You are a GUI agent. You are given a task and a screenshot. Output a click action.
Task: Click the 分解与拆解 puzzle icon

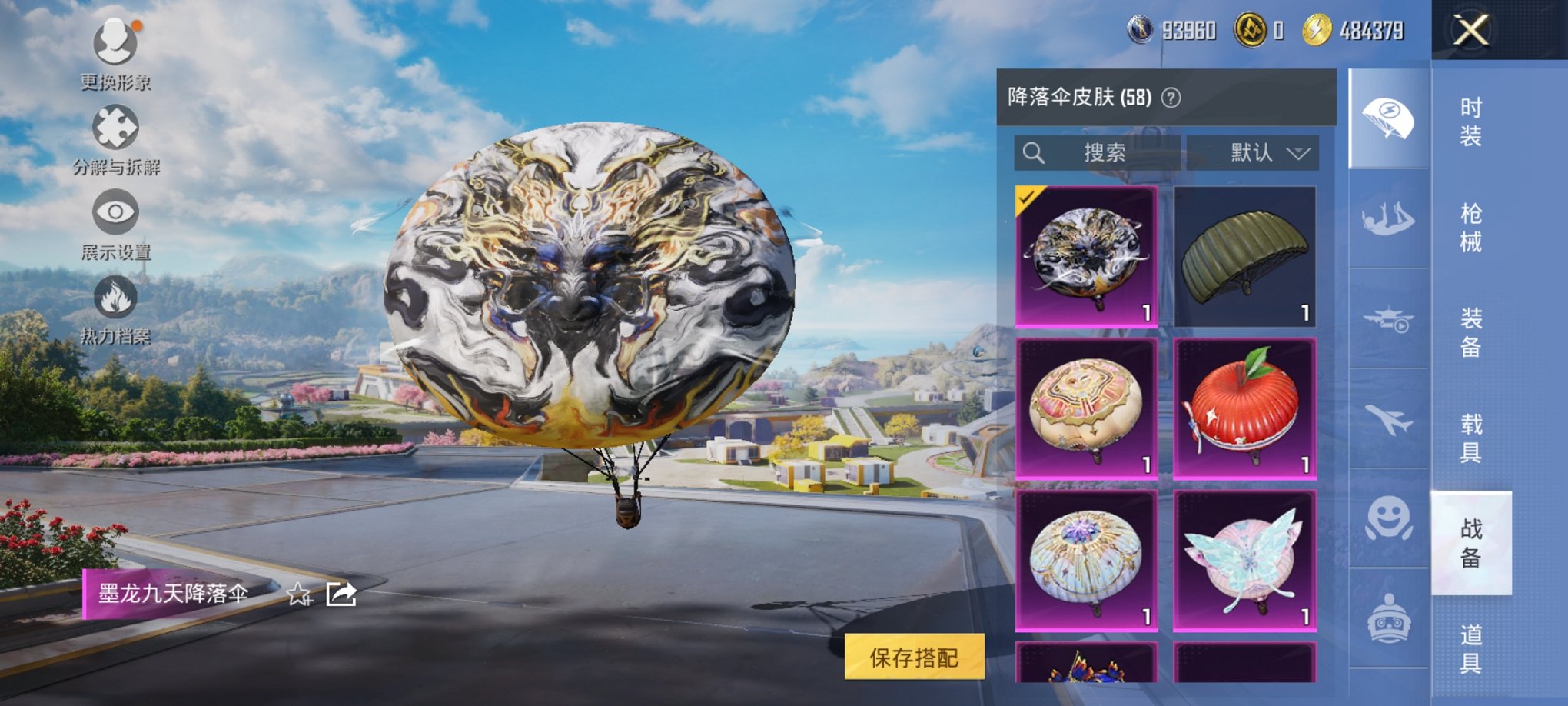114,129
